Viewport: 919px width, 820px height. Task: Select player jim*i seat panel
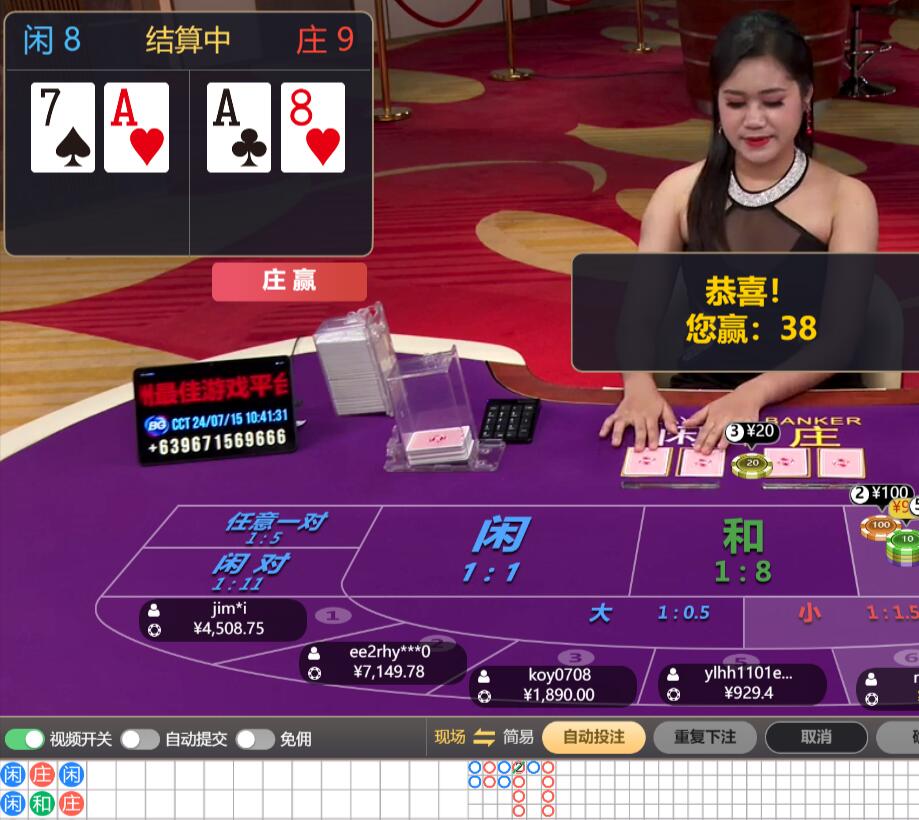click(x=223, y=620)
